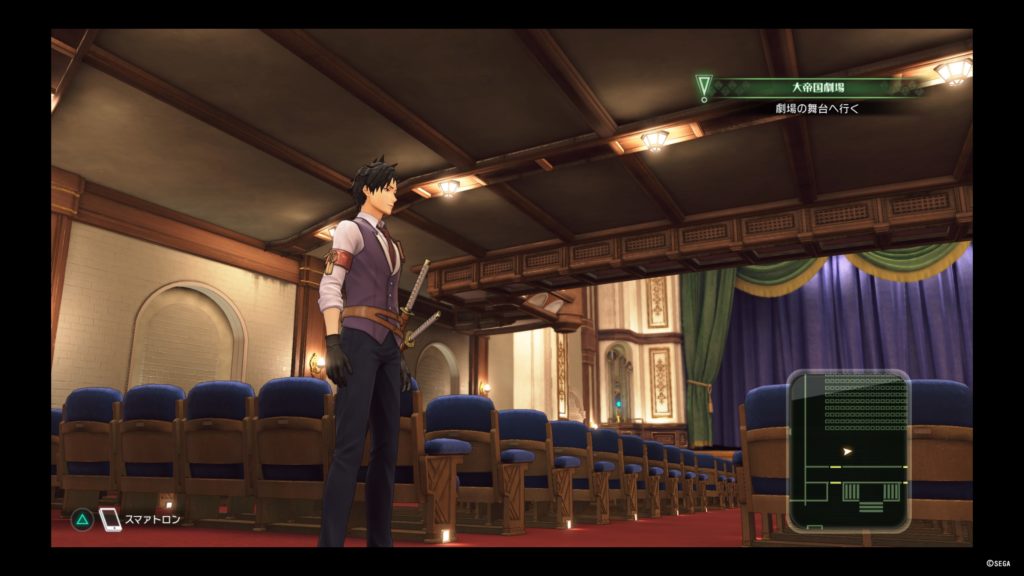Click the theater minimap
The image size is (1024, 576).
(848, 450)
